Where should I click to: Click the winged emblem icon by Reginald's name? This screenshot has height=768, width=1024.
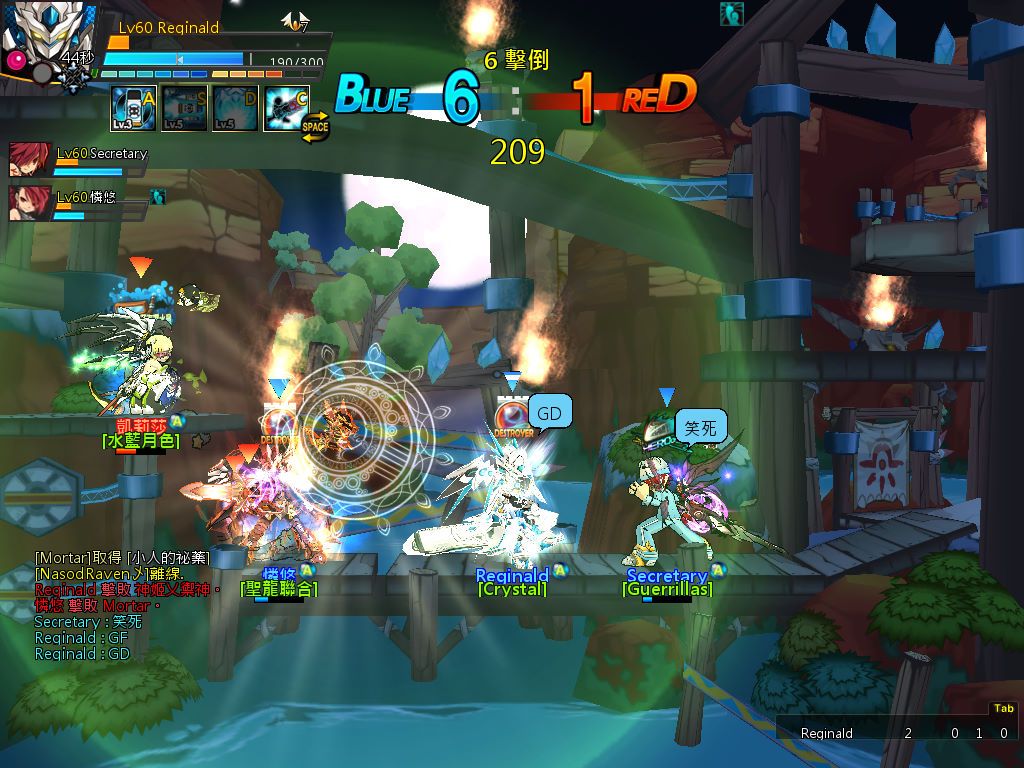tap(294, 21)
